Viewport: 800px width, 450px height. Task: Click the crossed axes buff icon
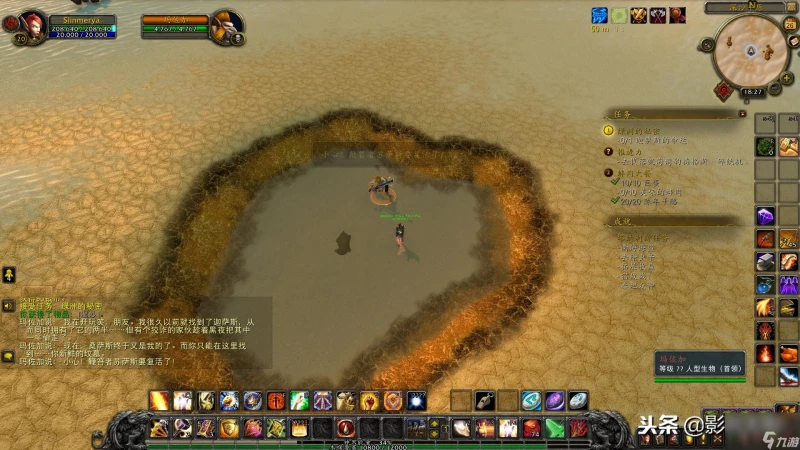658,15
